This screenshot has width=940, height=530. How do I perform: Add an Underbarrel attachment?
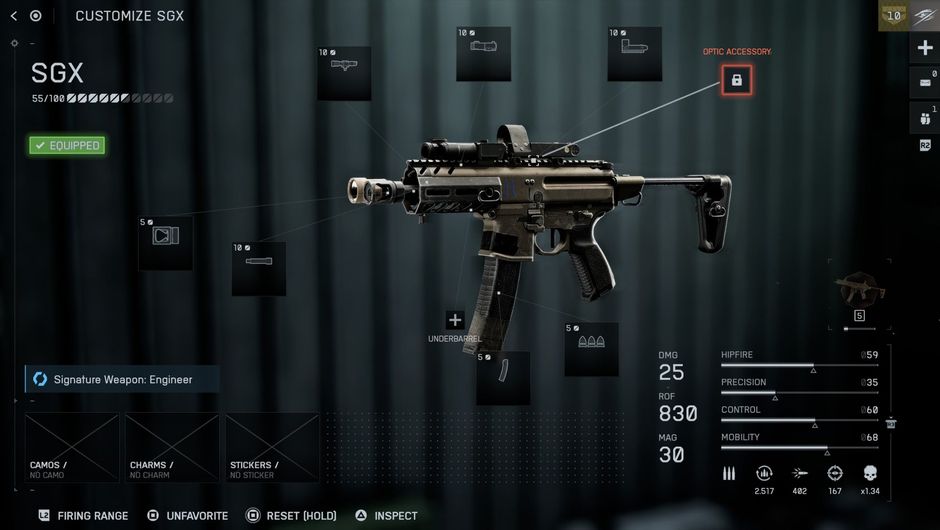click(x=455, y=320)
